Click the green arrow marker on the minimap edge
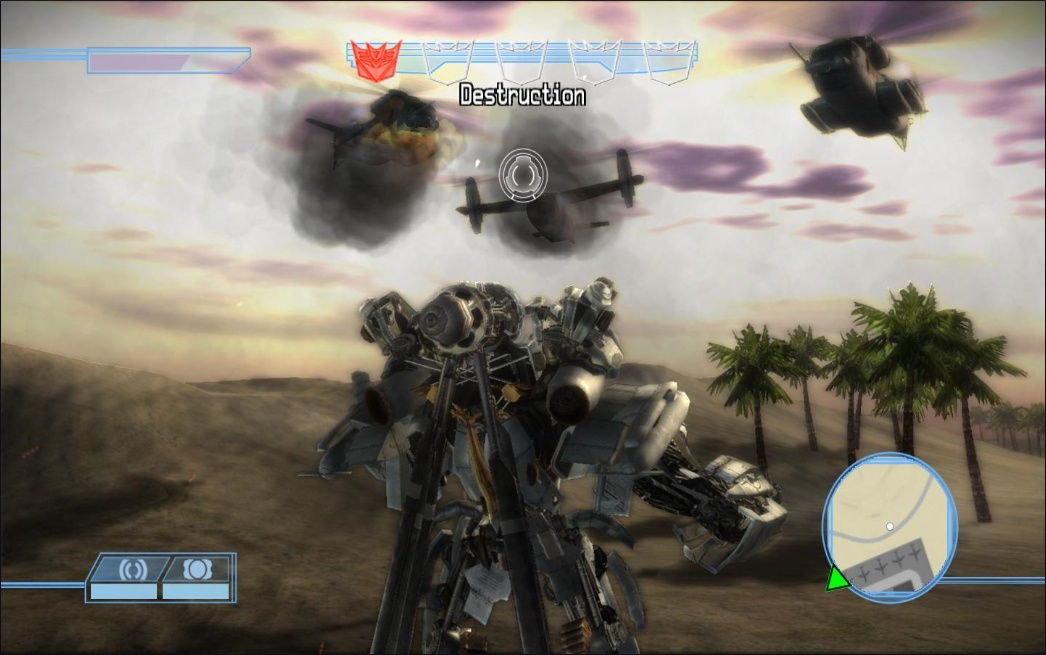 (x=836, y=578)
